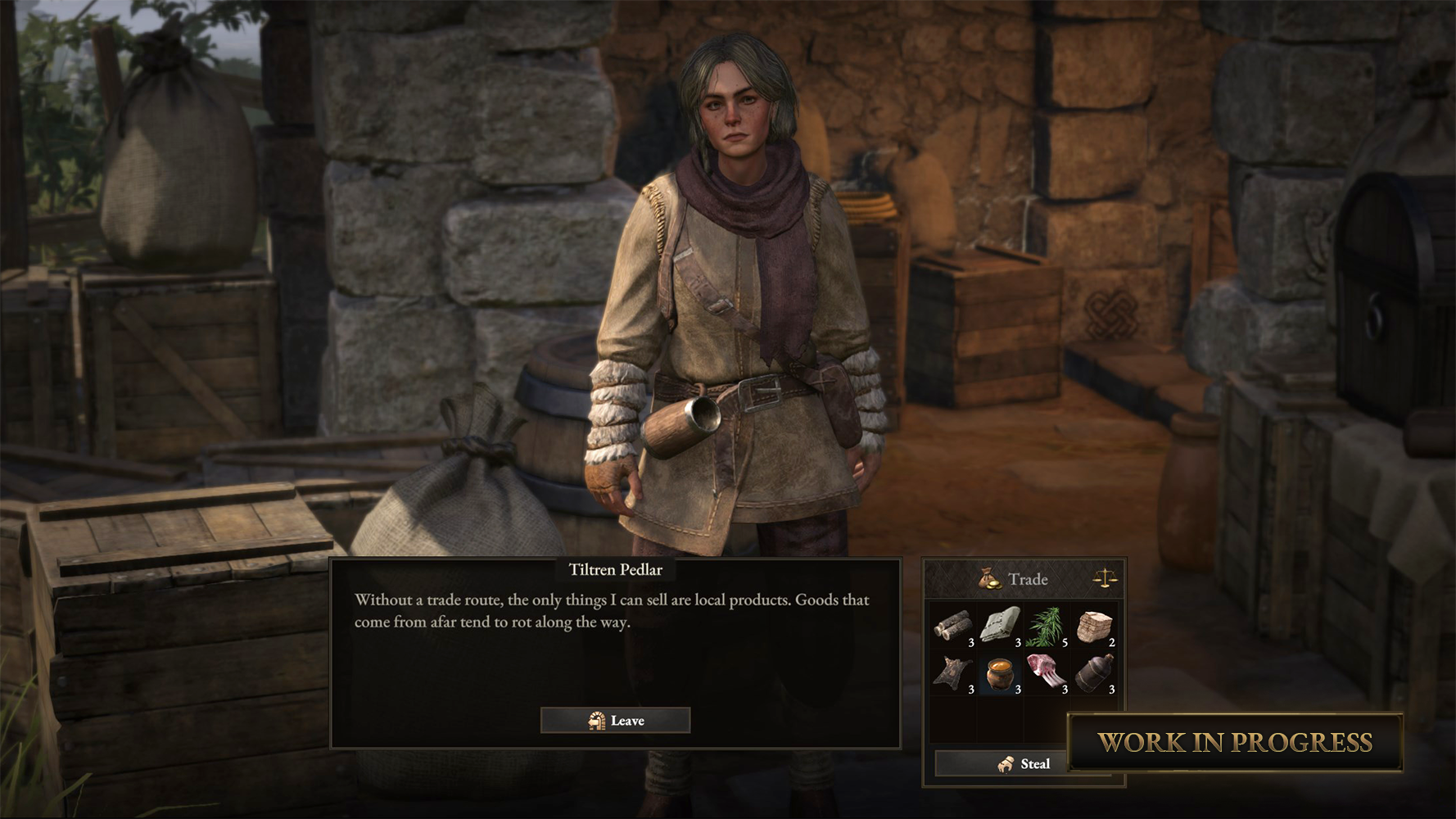
Task: Click the golden scales icon in Trade header
Action: pos(1106,579)
